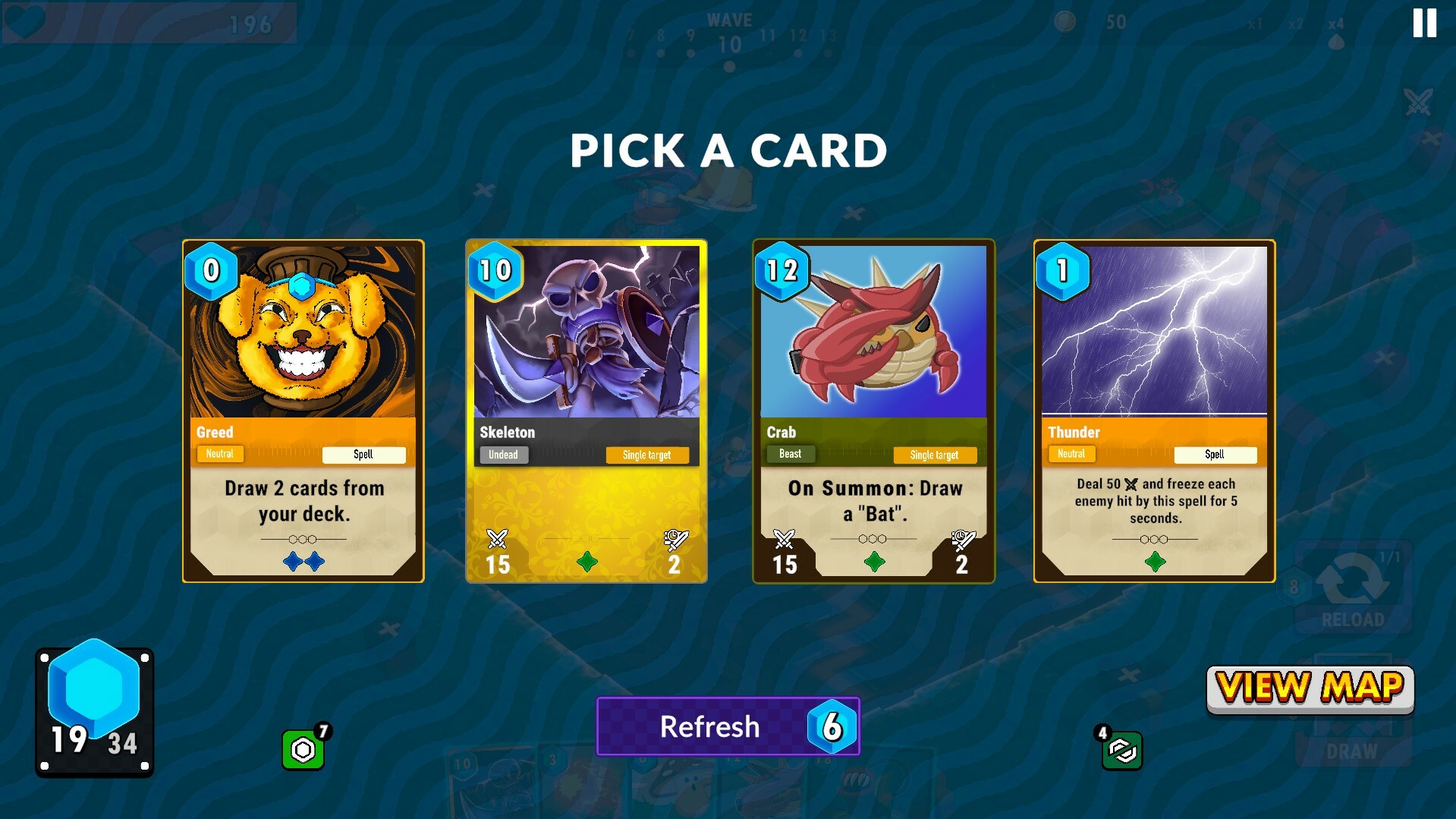Enable x2 game speed
The width and height of the screenshot is (1456, 819).
[x=1297, y=23]
